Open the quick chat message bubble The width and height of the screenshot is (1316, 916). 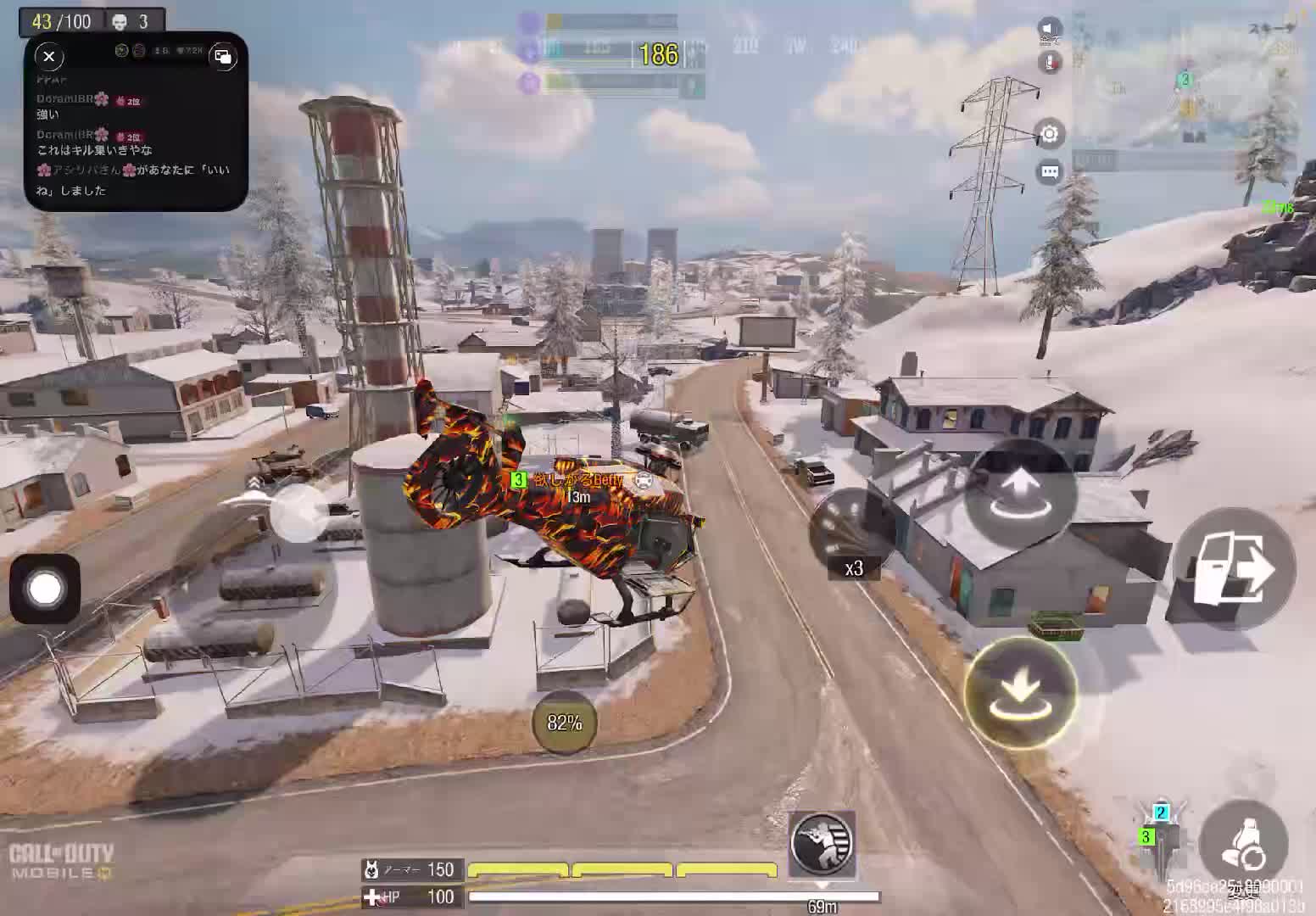pos(1050,172)
